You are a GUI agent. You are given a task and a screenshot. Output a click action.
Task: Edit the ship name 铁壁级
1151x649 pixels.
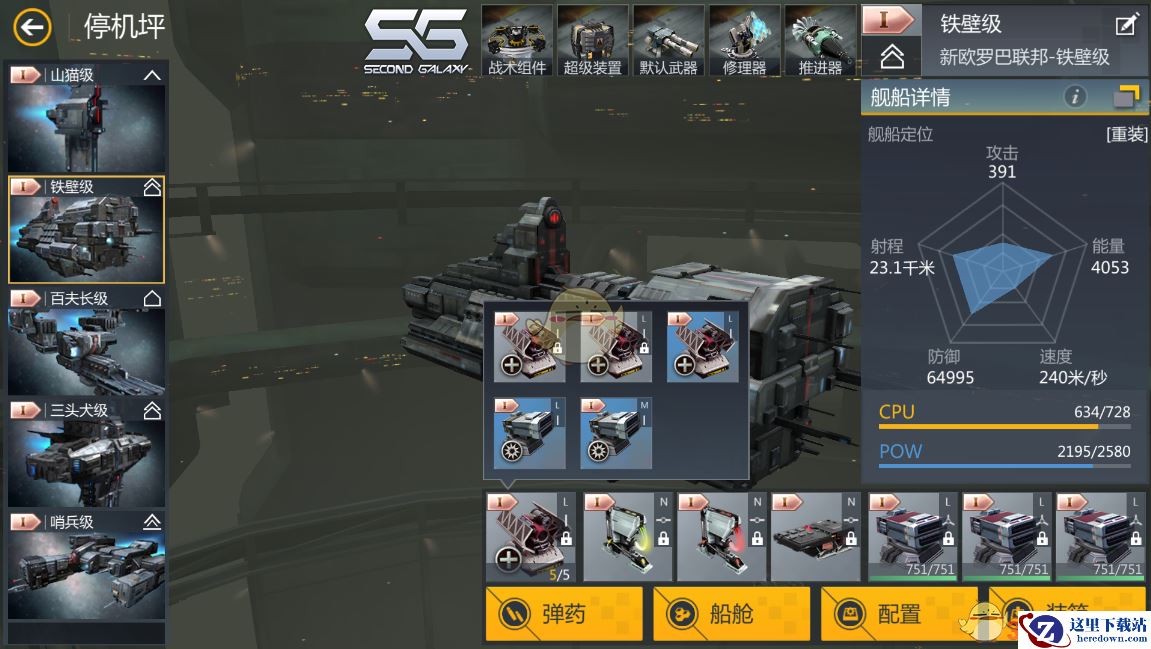(1126, 25)
